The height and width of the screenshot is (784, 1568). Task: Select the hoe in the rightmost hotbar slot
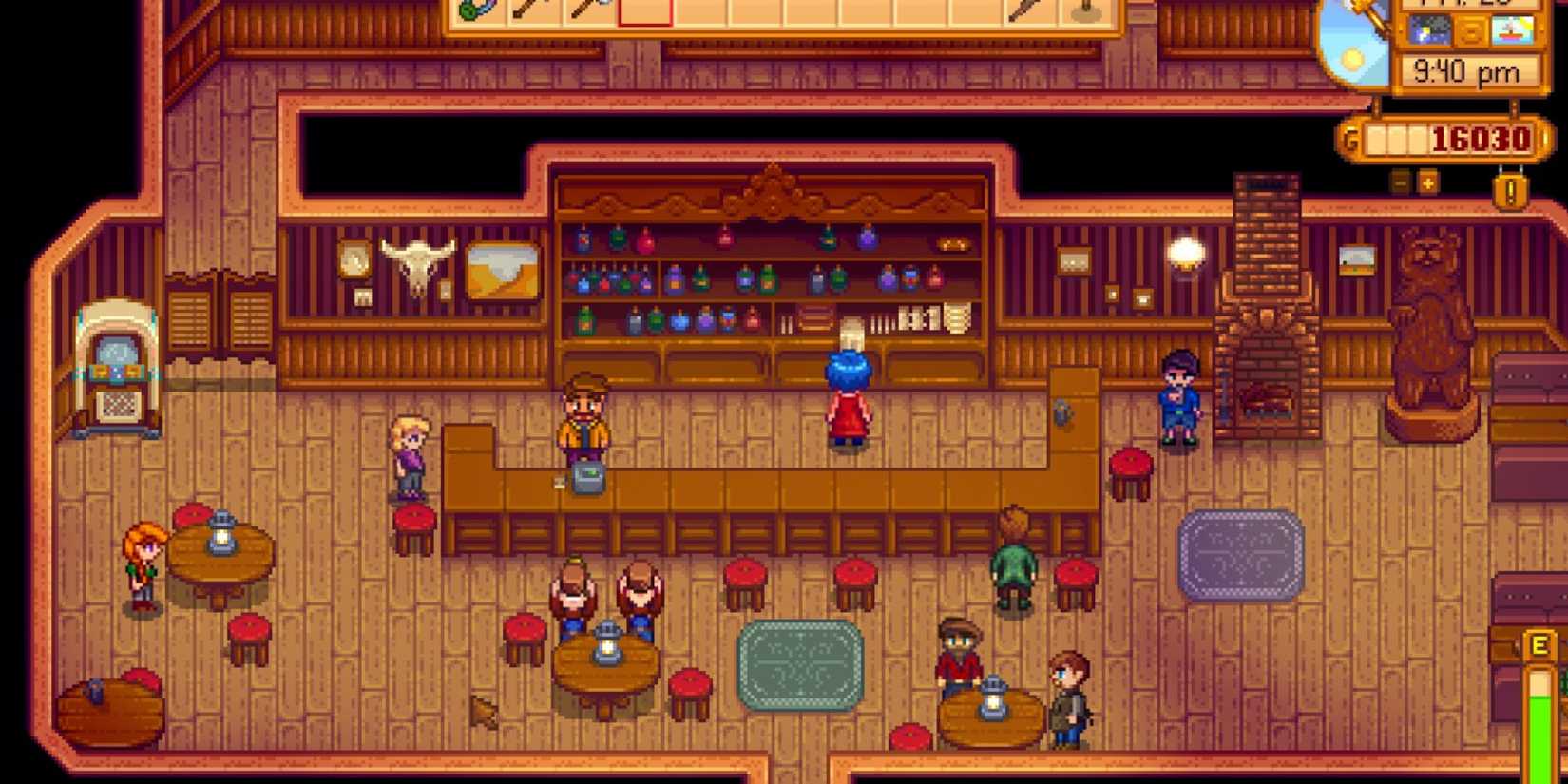(x=1086, y=14)
